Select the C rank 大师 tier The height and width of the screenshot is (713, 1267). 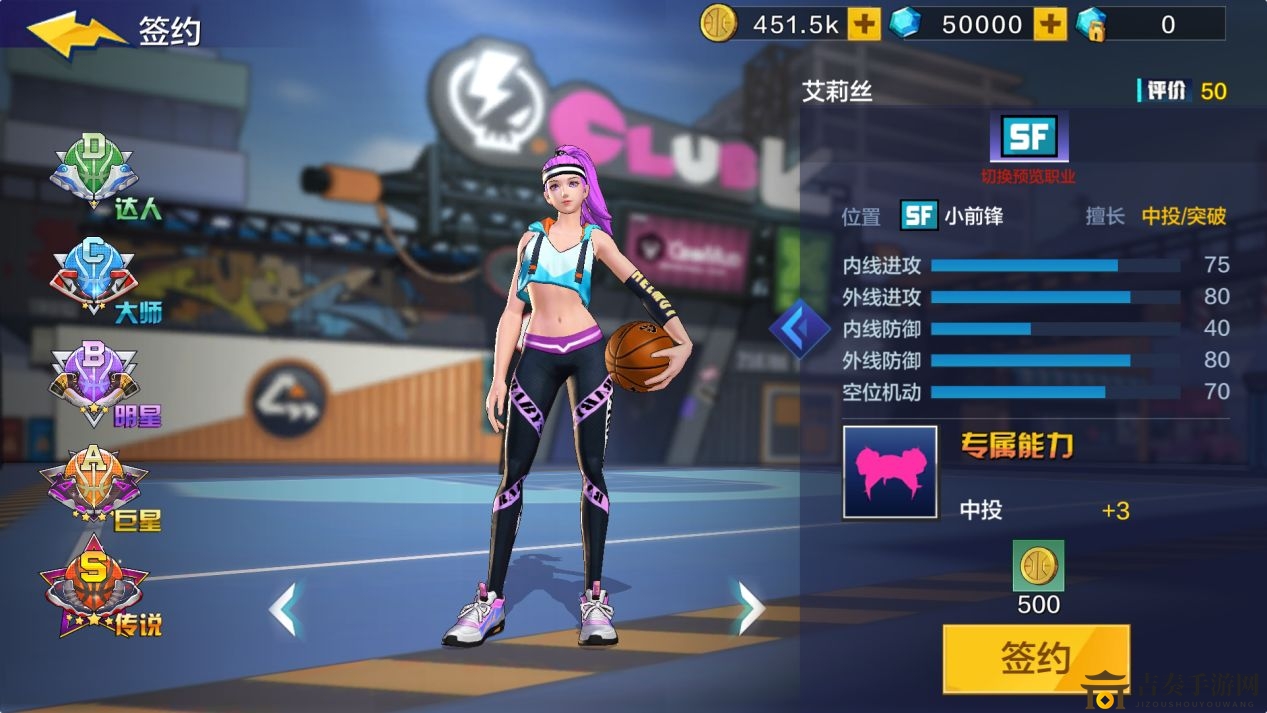[95, 278]
